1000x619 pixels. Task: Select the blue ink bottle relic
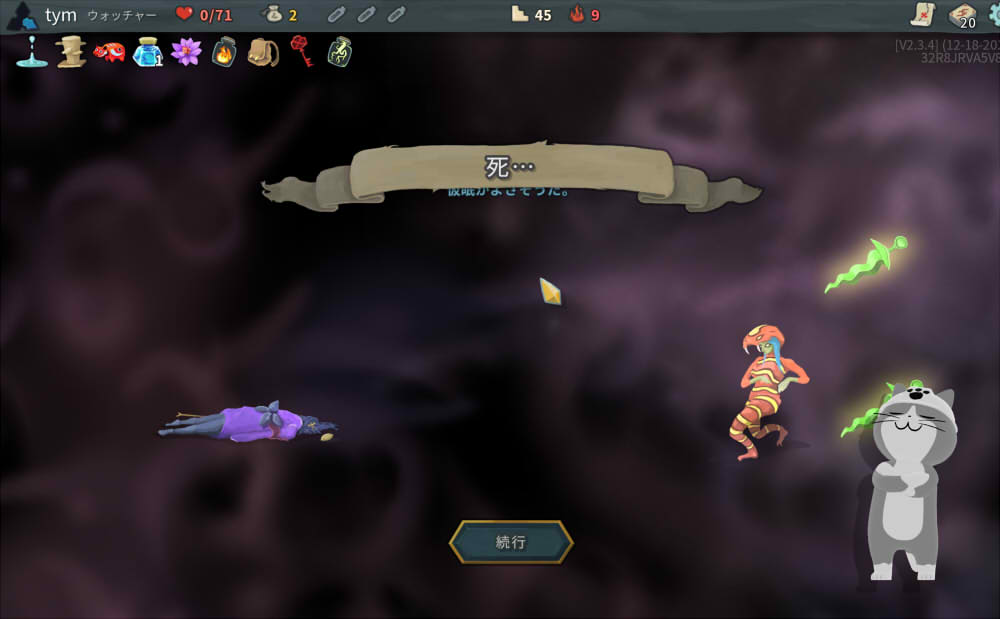147,51
